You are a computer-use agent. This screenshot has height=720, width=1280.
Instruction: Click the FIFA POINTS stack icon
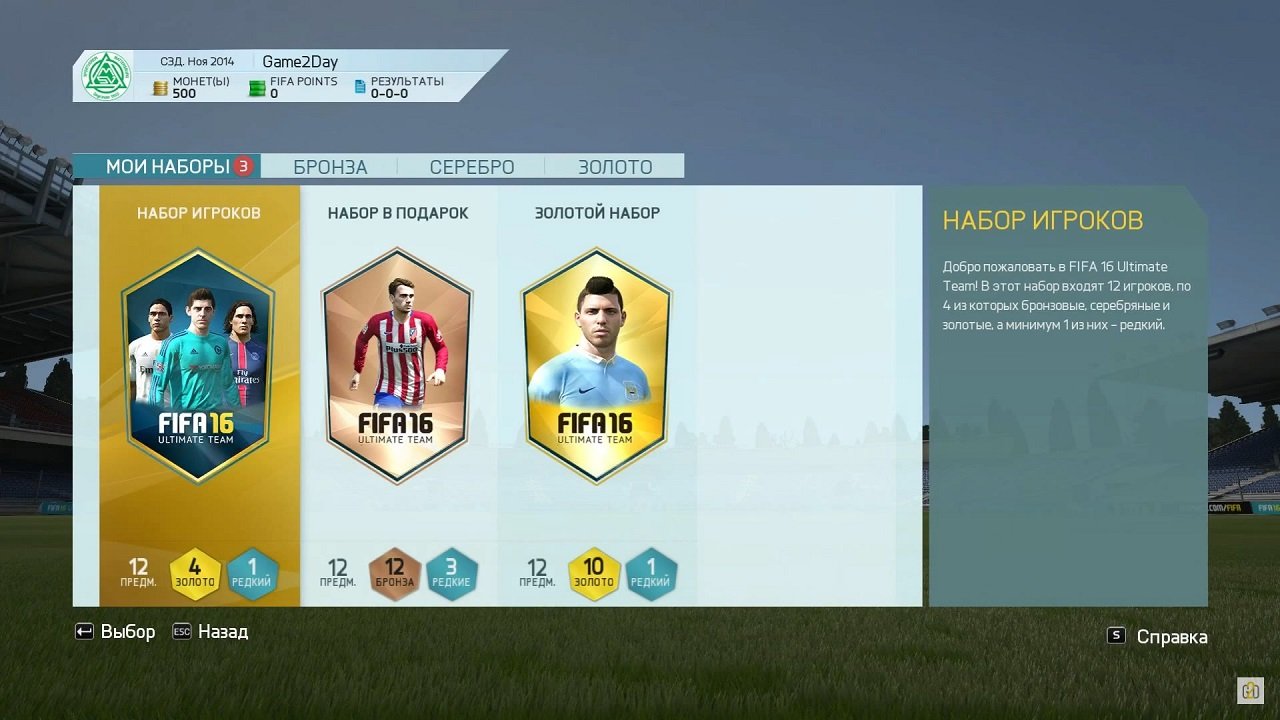tap(257, 87)
